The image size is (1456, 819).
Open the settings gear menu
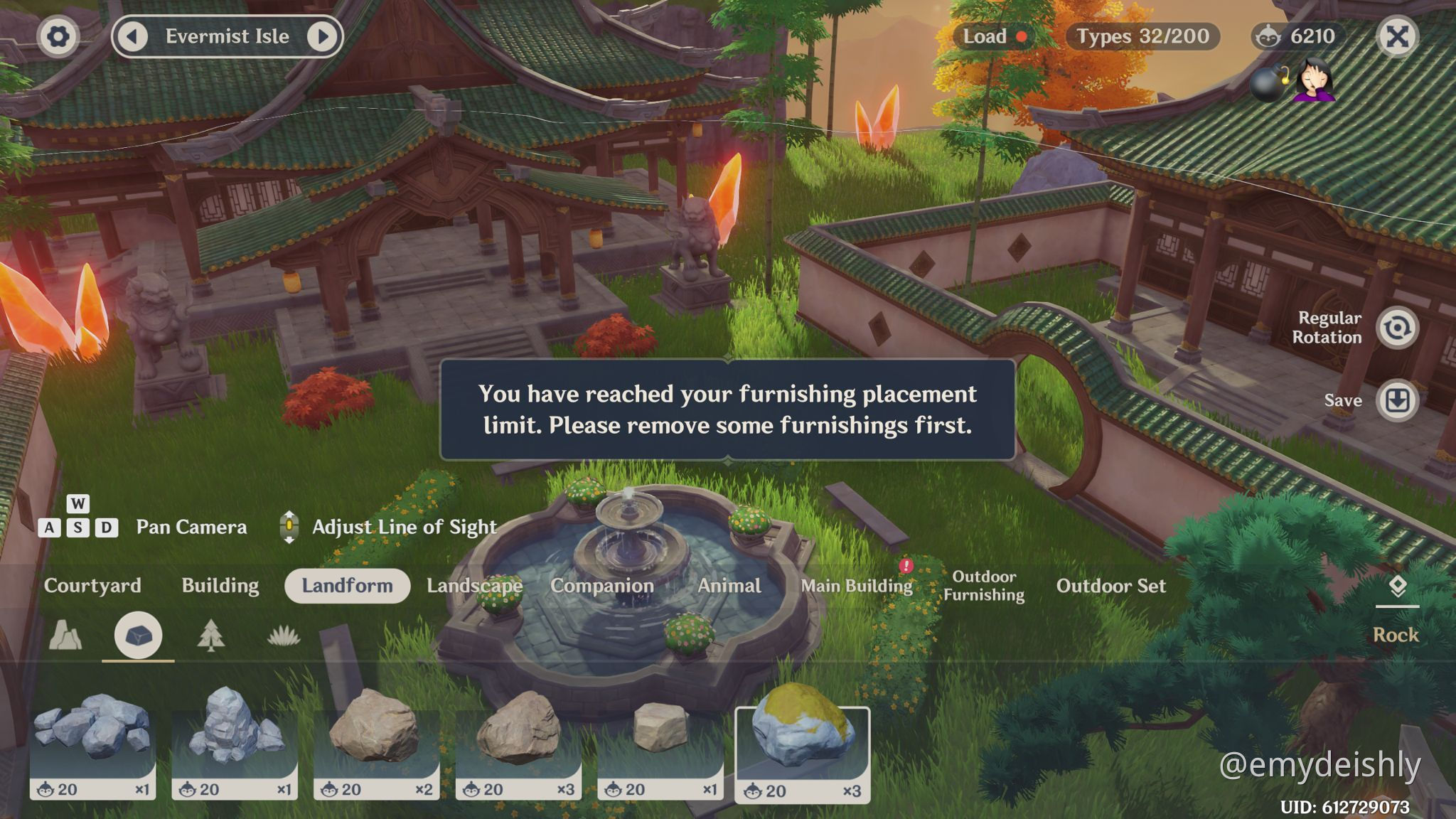click(x=58, y=36)
